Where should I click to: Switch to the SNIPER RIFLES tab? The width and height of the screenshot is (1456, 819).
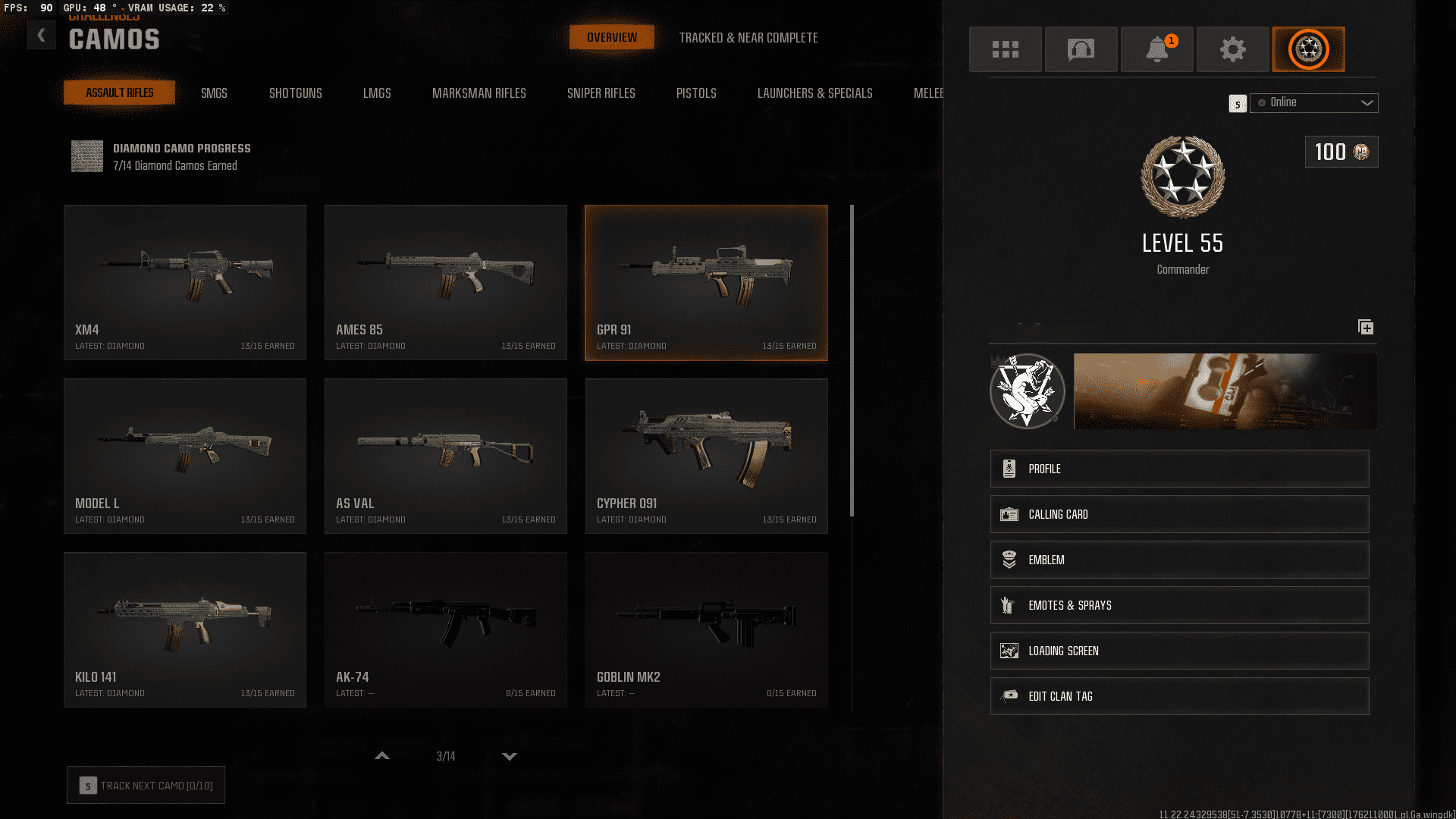tap(601, 93)
